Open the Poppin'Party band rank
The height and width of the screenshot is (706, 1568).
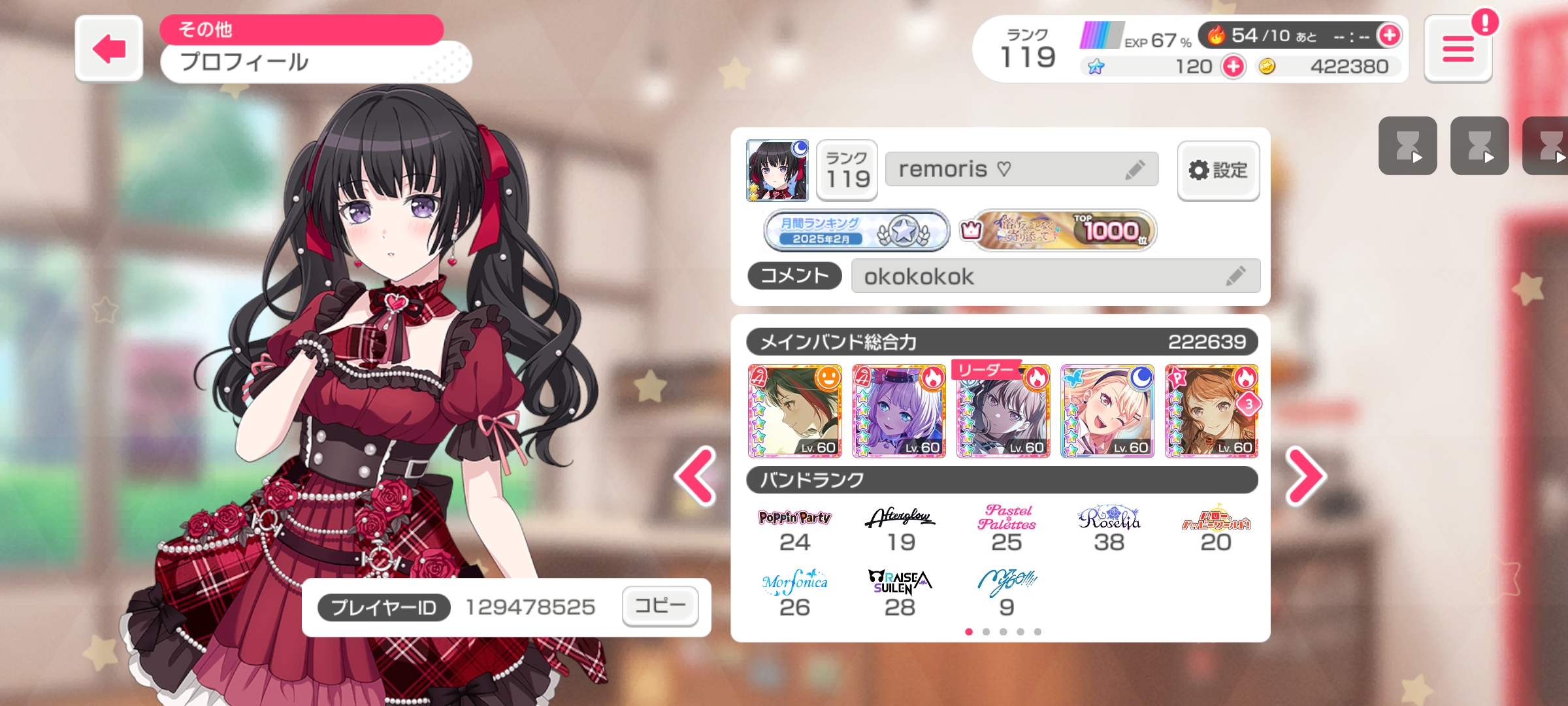tap(794, 529)
